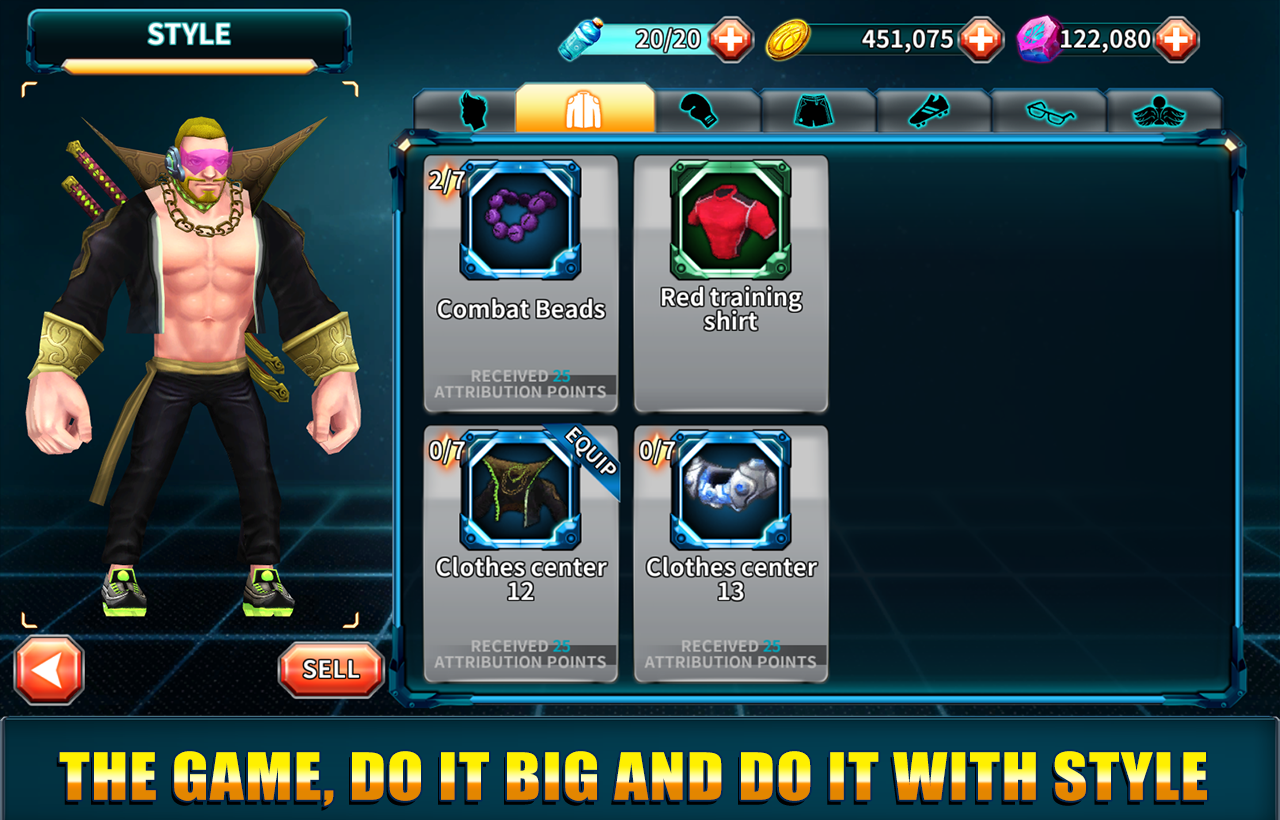Add more energy with the plus button
The image size is (1280, 820).
click(x=732, y=39)
